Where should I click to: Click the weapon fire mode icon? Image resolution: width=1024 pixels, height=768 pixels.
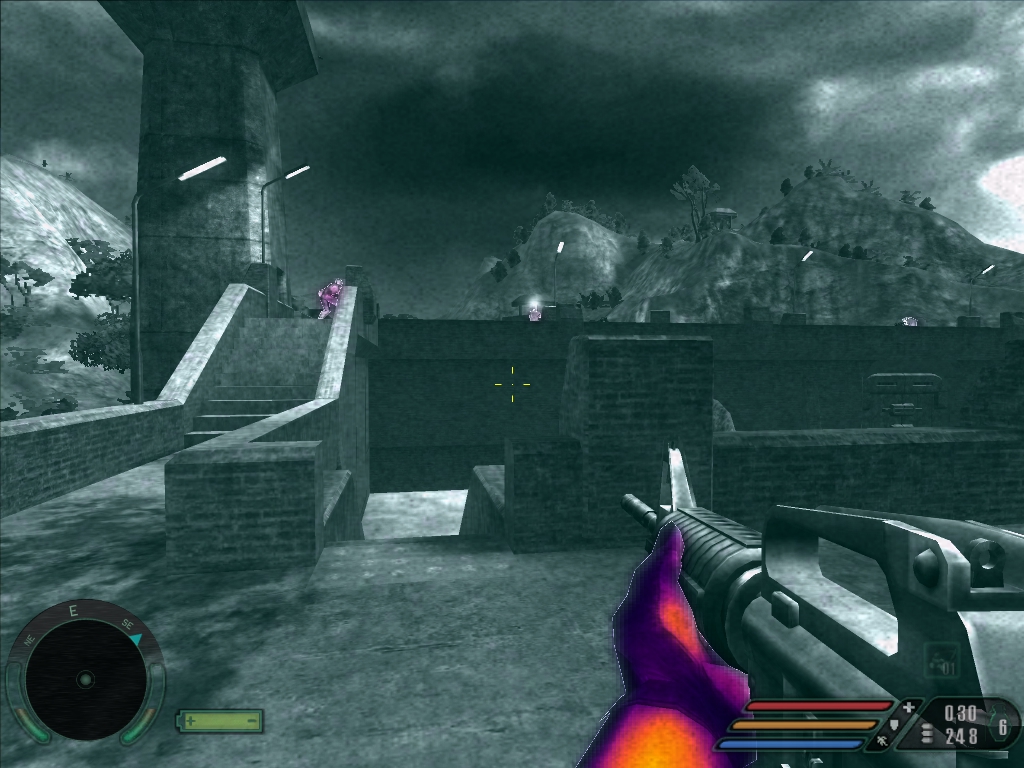point(941,660)
